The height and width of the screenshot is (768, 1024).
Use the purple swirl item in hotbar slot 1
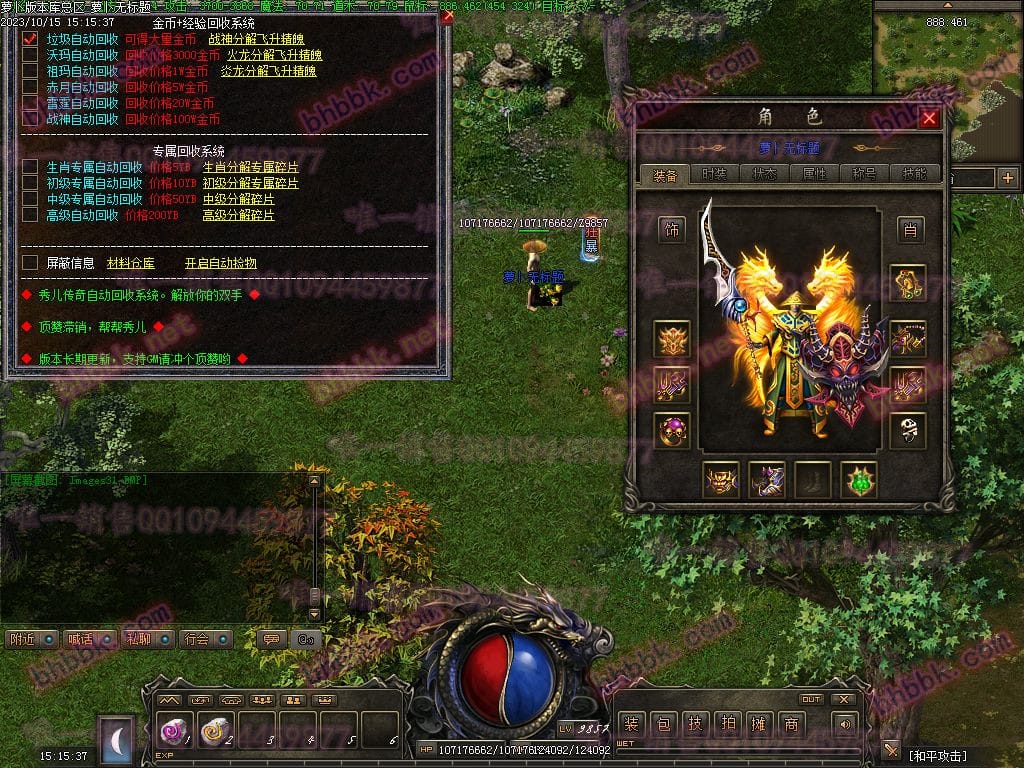175,732
